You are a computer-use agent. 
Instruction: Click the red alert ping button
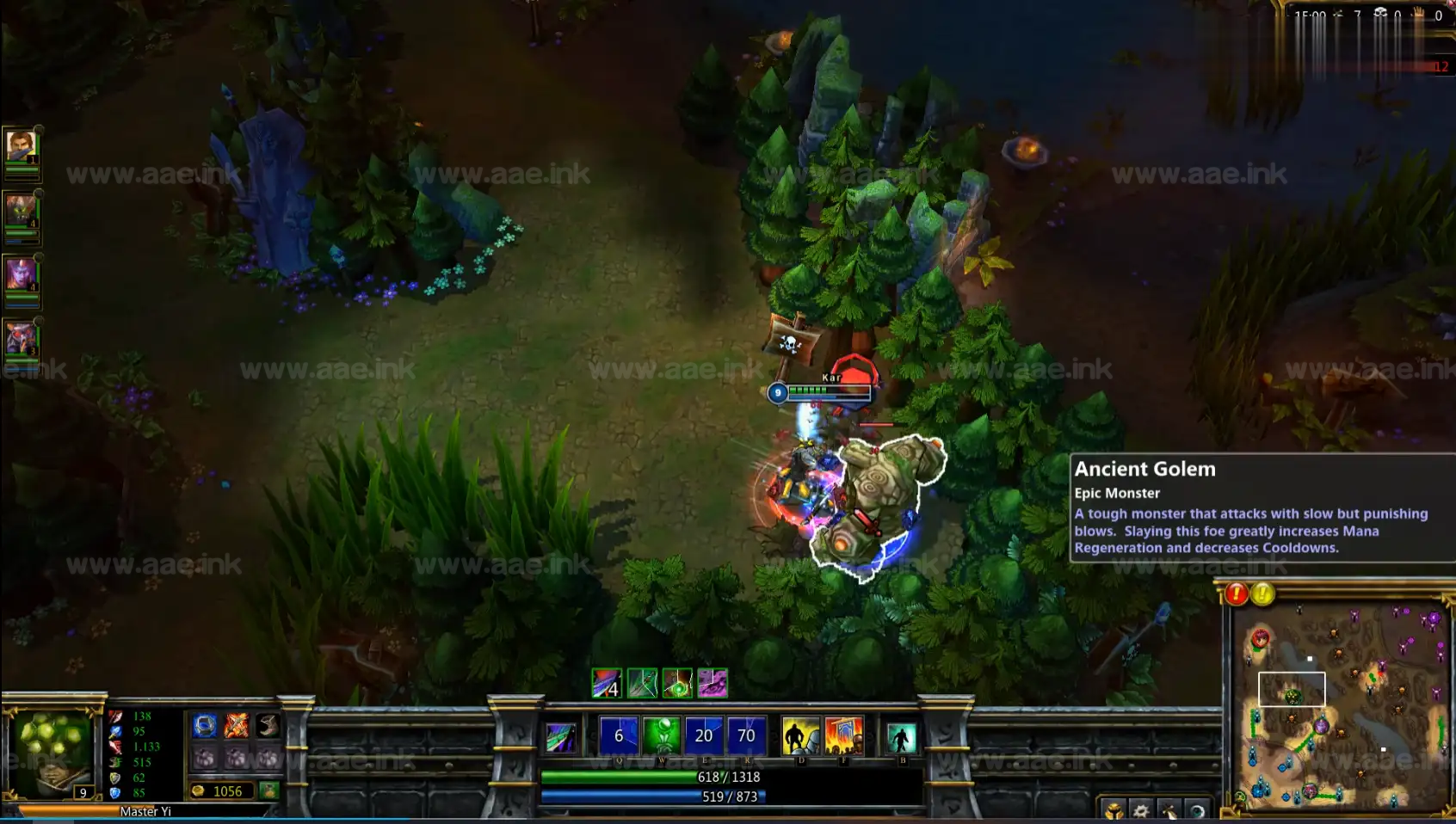coord(1237,593)
